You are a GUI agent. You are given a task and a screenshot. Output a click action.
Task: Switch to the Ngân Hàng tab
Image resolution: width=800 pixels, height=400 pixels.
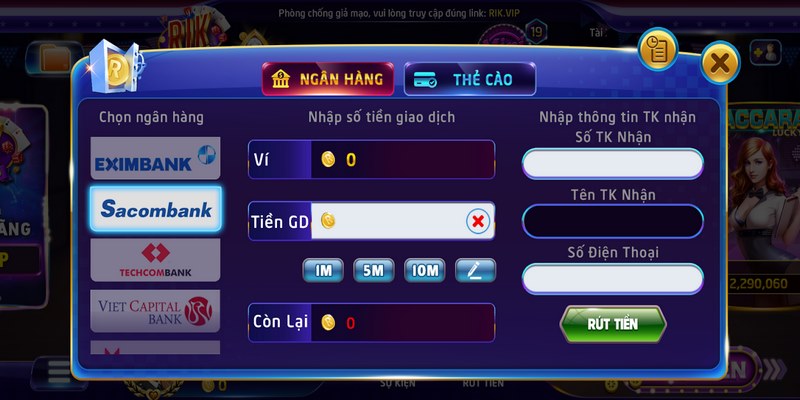tap(328, 79)
